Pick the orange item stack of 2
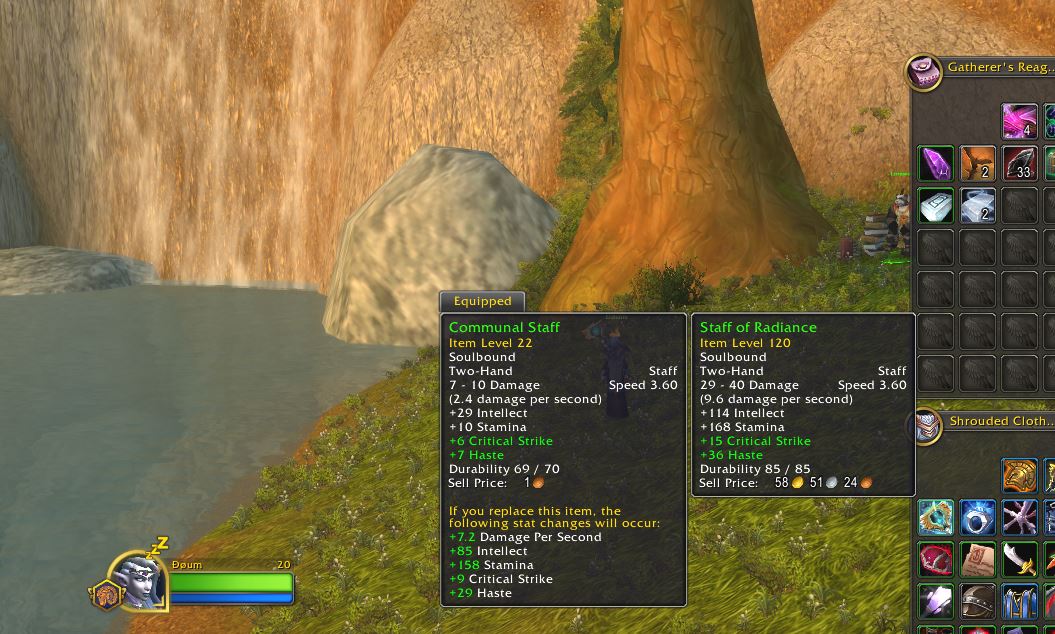This screenshot has height=634, width=1055. tap(978, 163)
